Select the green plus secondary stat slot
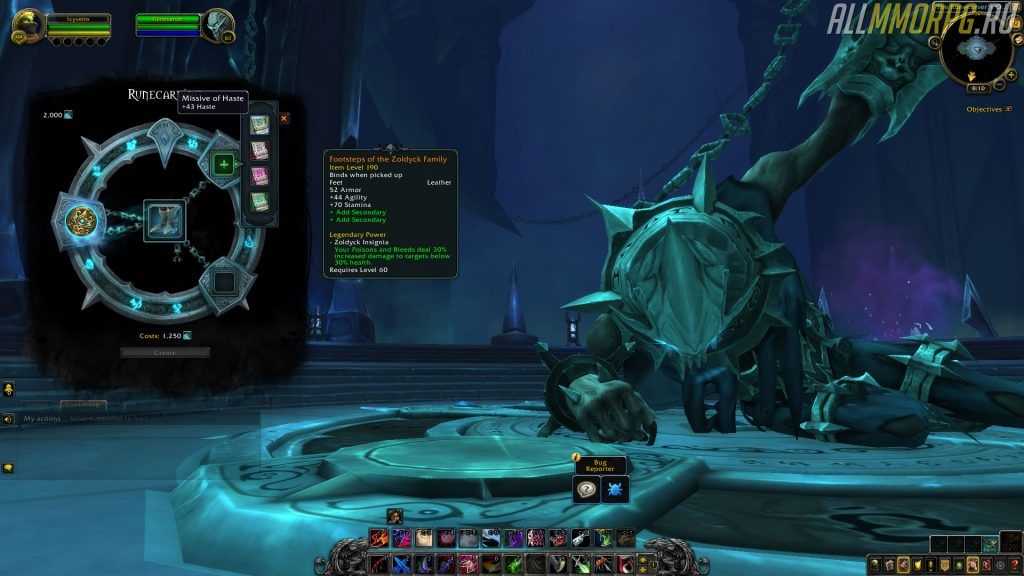 pyautogui.click(x=224, y=164)
